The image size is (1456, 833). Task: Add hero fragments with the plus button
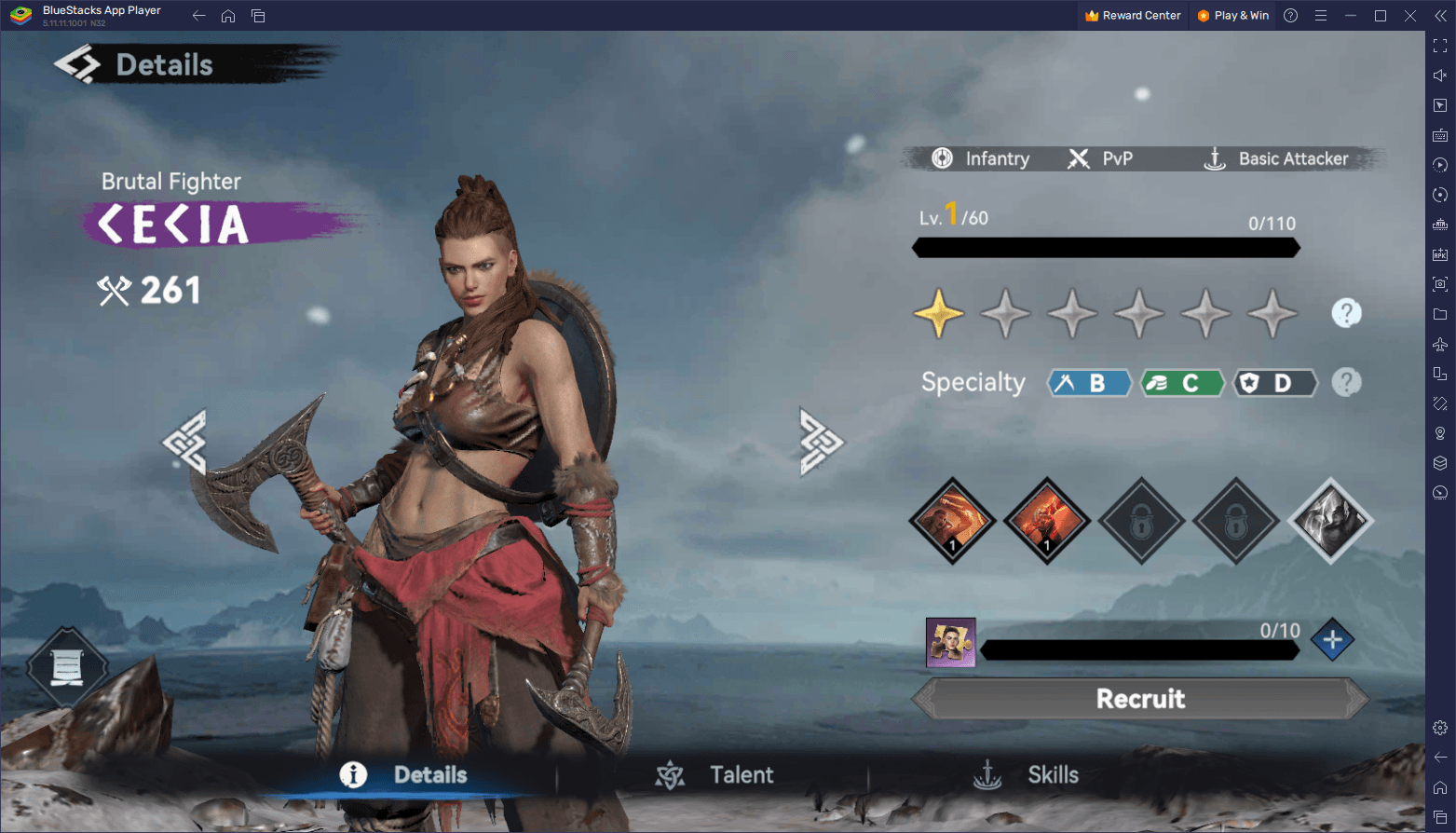click(1332, 640)
